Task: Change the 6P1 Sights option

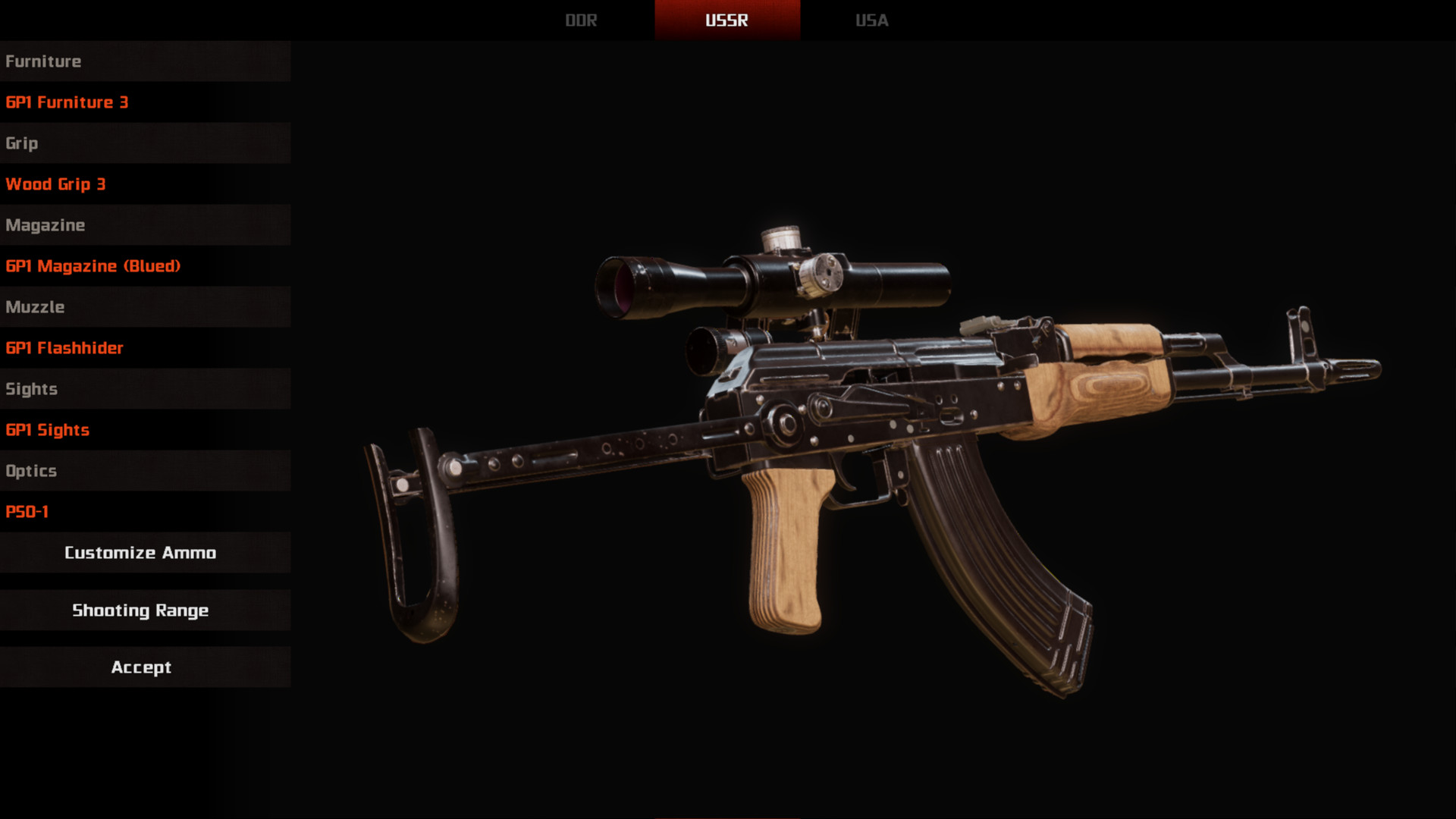Action: 48,430
